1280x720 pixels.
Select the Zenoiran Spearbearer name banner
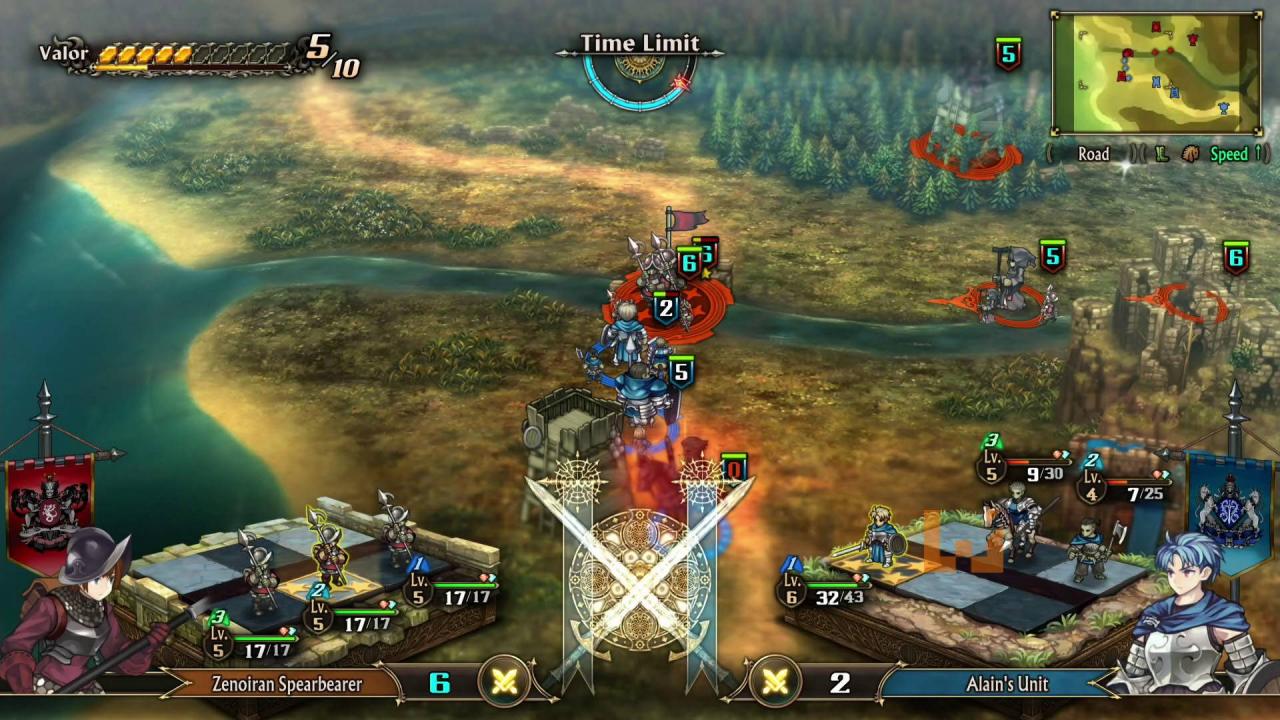(286, 684)
